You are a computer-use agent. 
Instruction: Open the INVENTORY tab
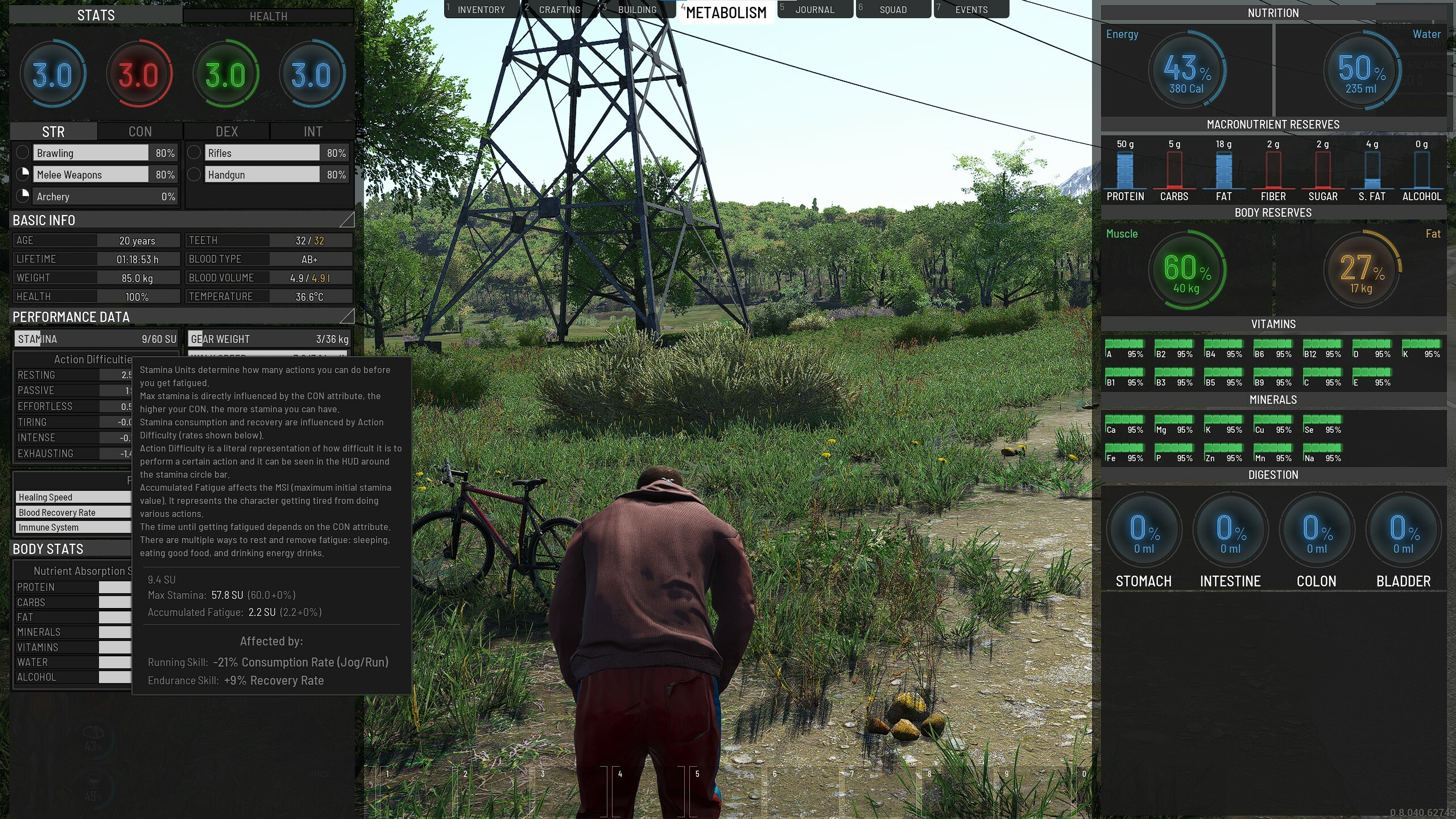[x=481, y=9]
